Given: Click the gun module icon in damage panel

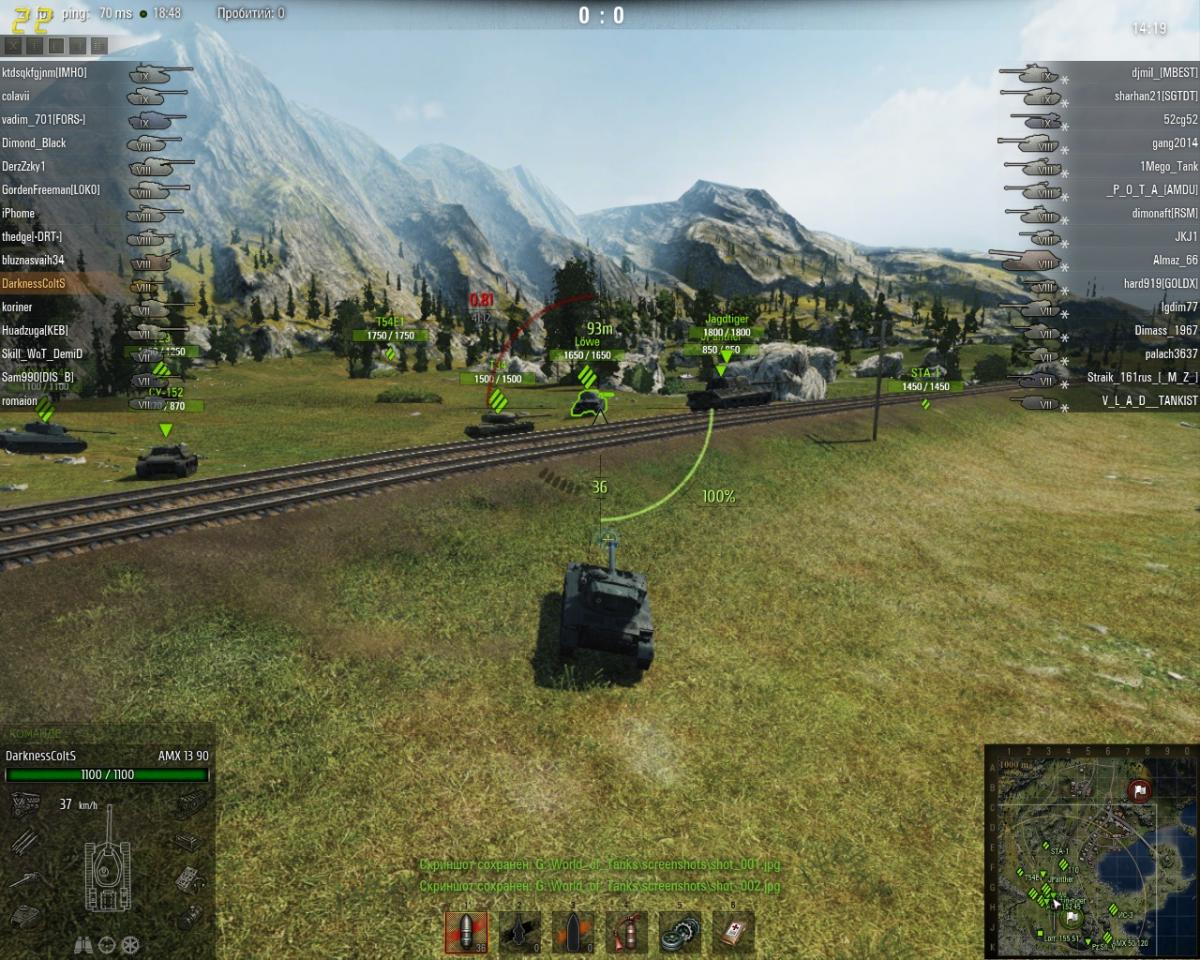Looking at the screenshot, I should click(x=24, y=880).
